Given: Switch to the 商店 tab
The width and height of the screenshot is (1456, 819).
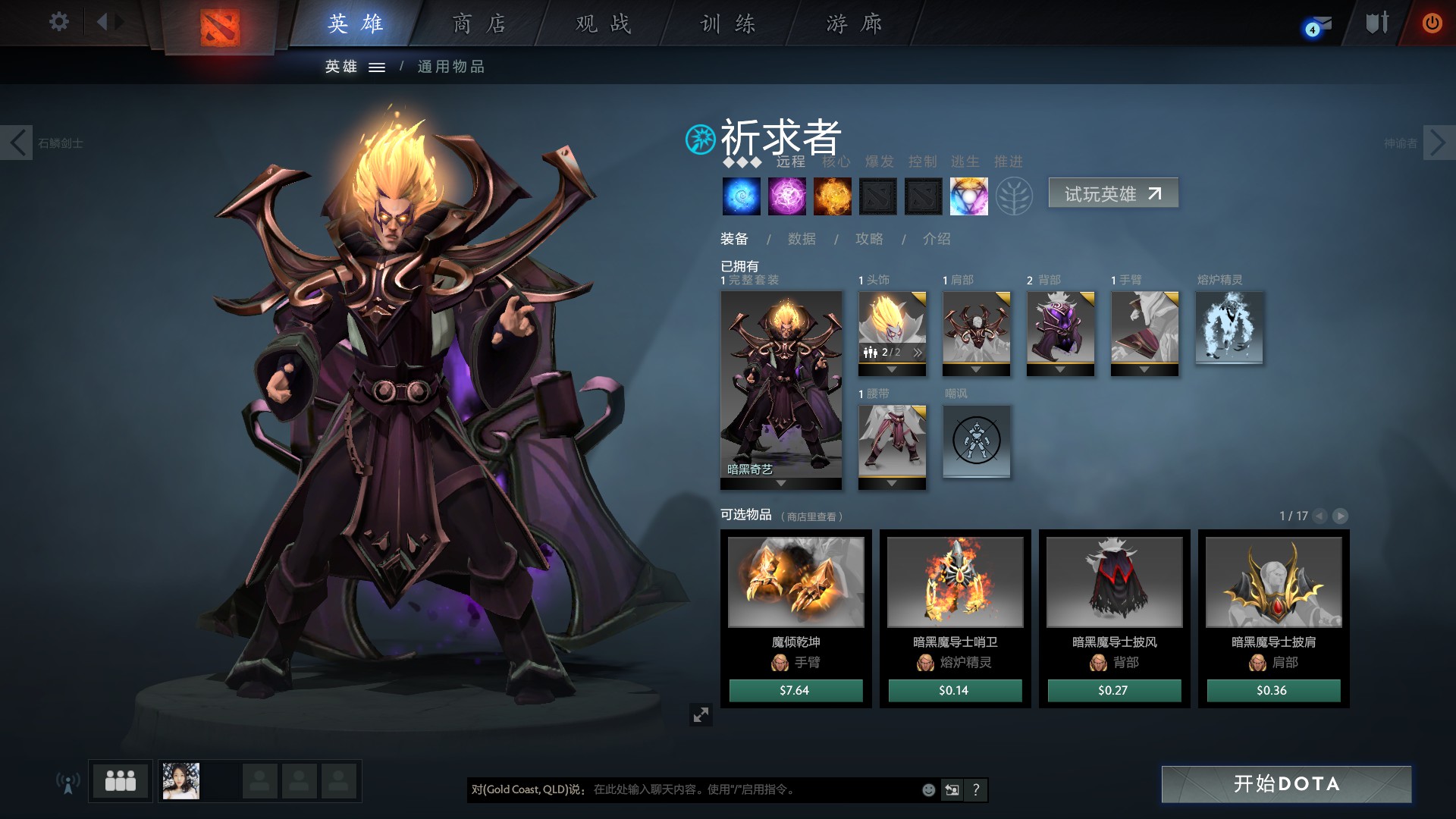Looking at the screenshot, I should pyautogui.click(x=478, y=24).
